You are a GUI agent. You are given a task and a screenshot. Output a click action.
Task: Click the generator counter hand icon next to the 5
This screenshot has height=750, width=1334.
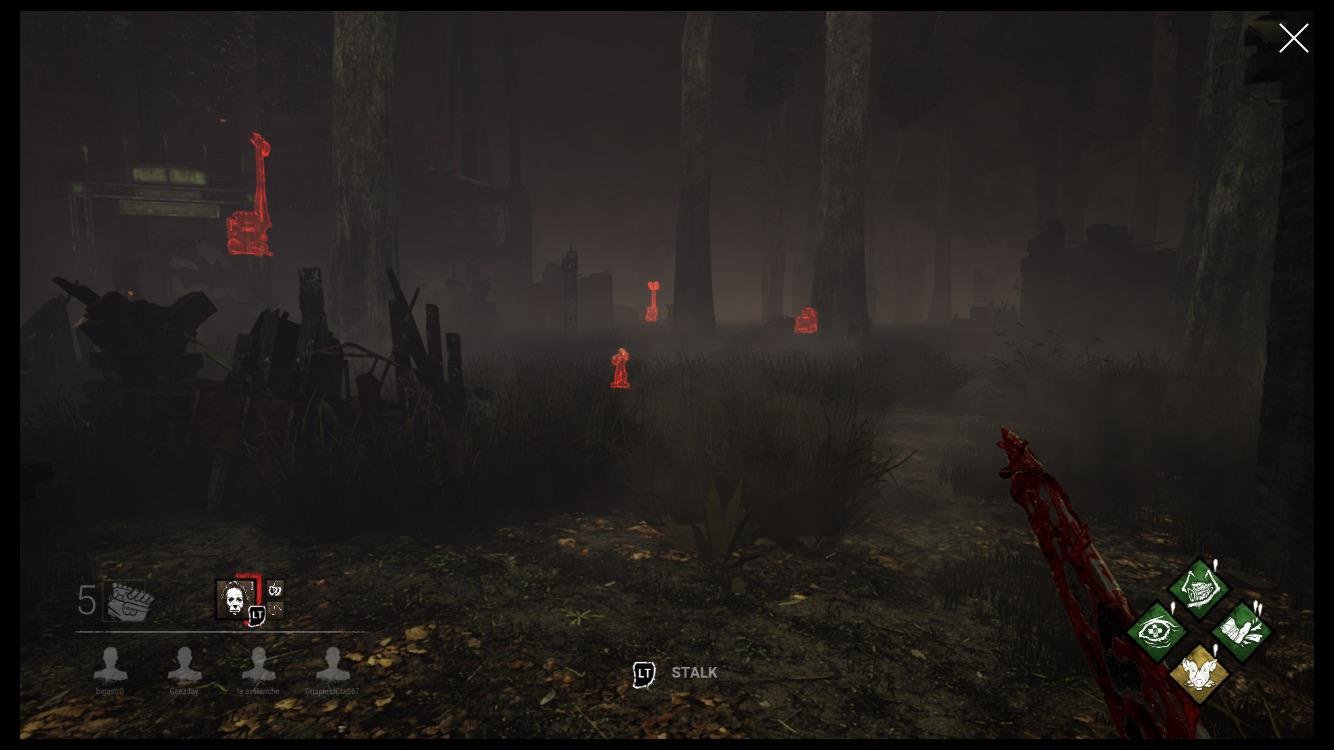129,600
